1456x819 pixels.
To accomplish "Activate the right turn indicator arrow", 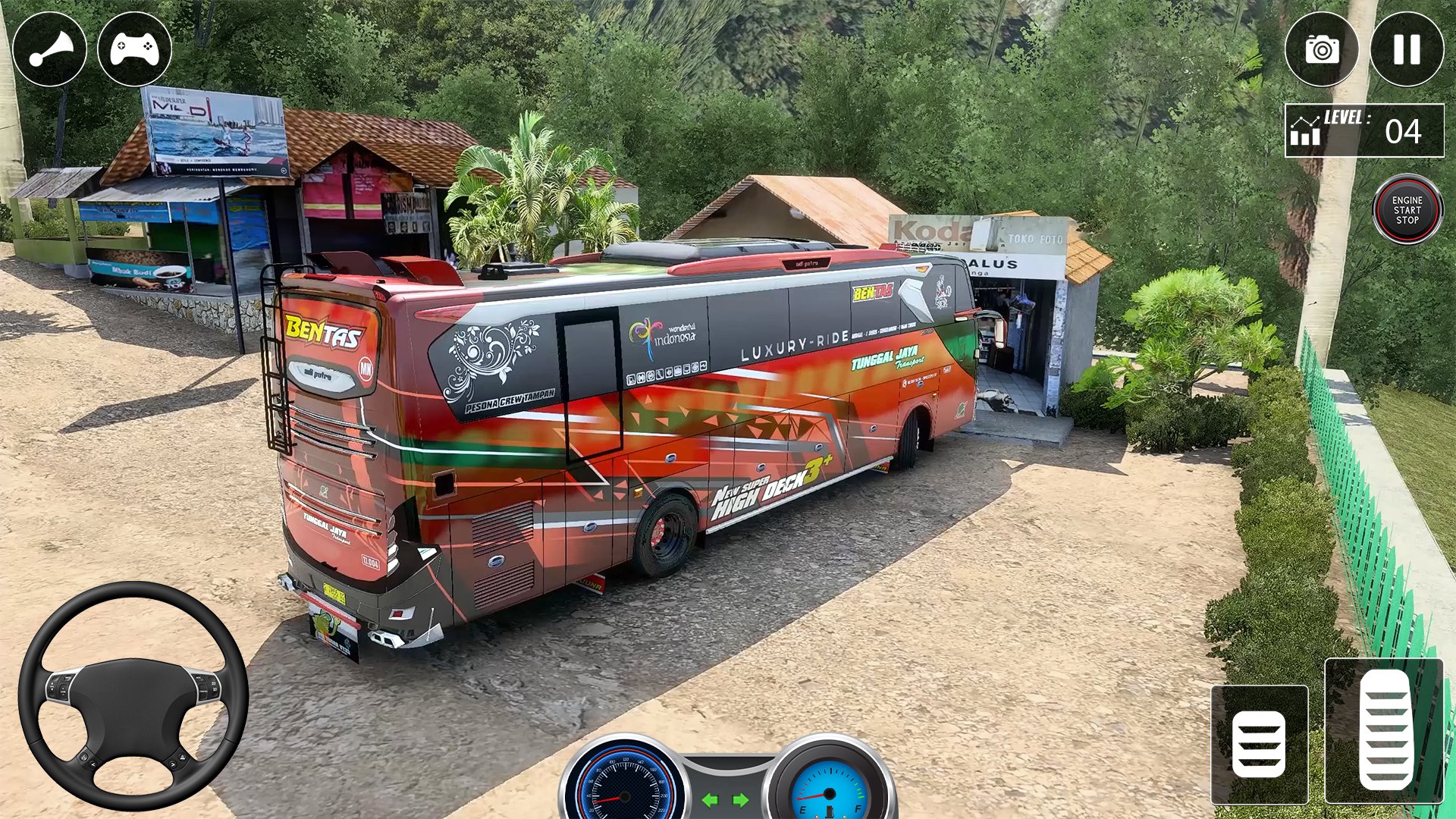I will 740,800.
